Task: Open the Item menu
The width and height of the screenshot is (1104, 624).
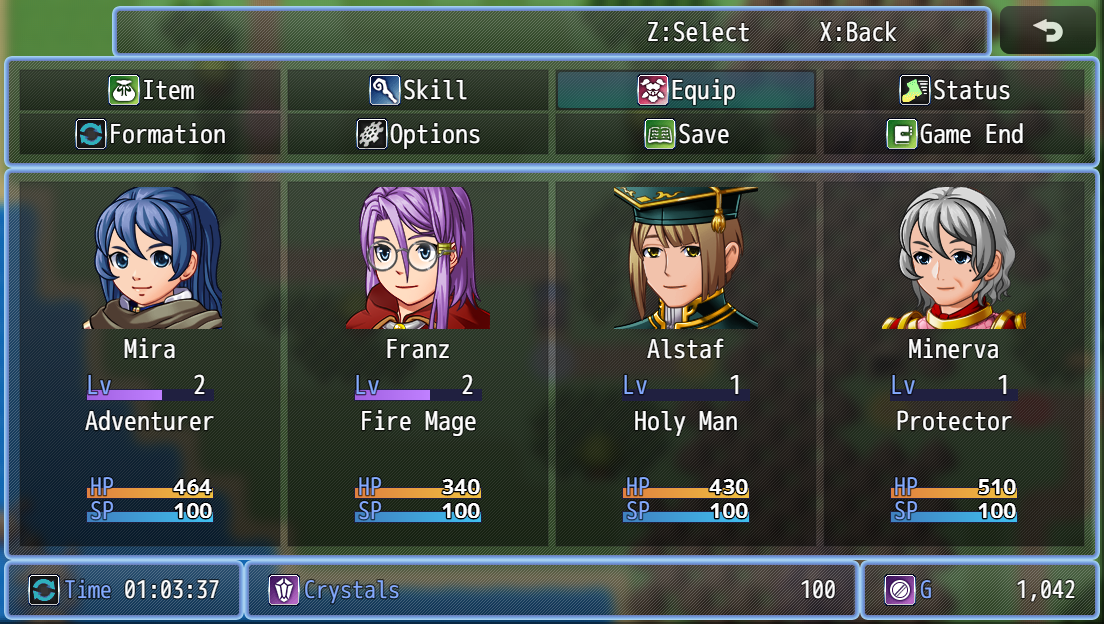Action: point(151,90)
